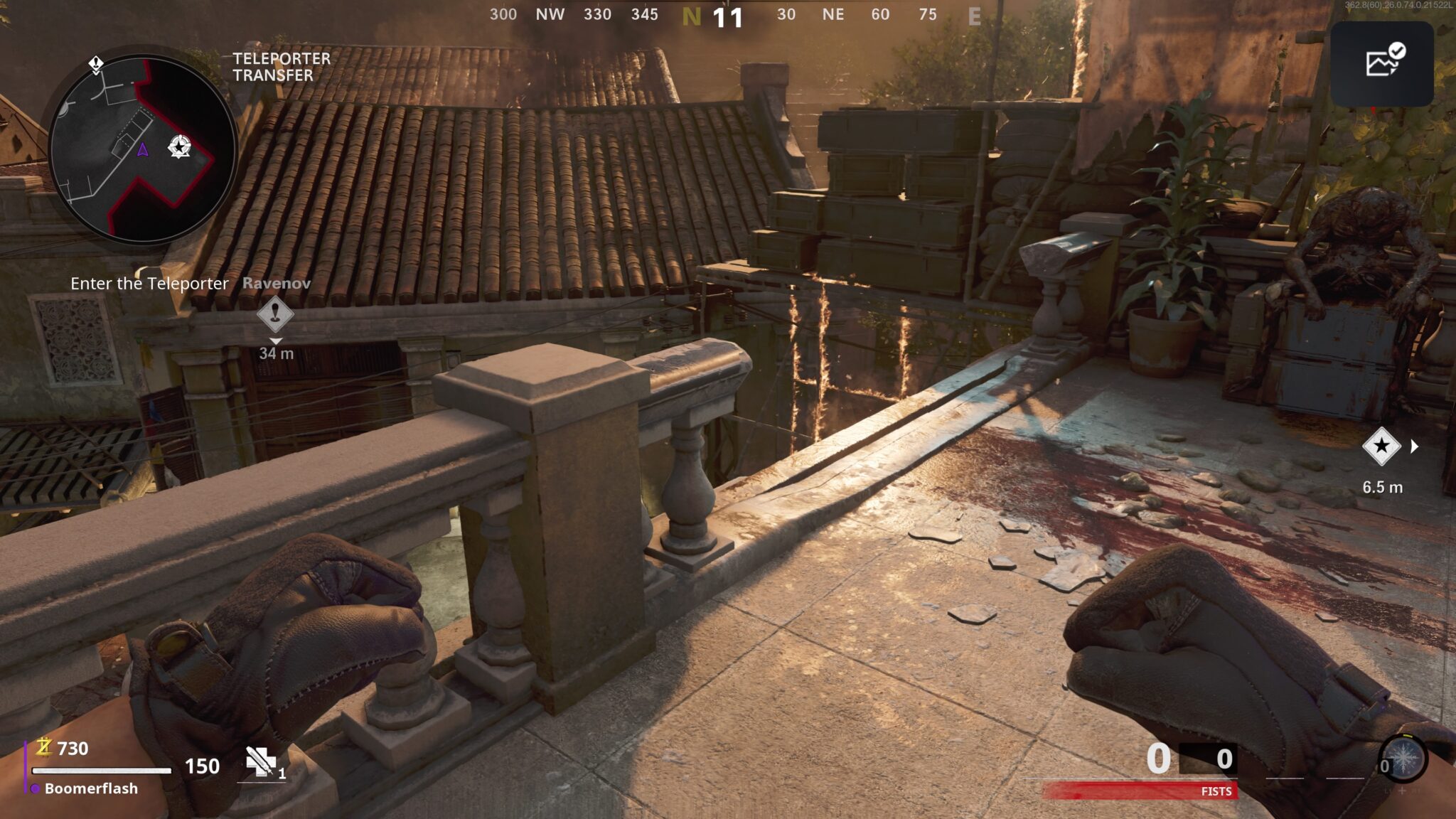This screenshot has width=1456, height=819.
Task: Toggle the yellow compass tick above the snowflake
Action: tap(1408, 736)
